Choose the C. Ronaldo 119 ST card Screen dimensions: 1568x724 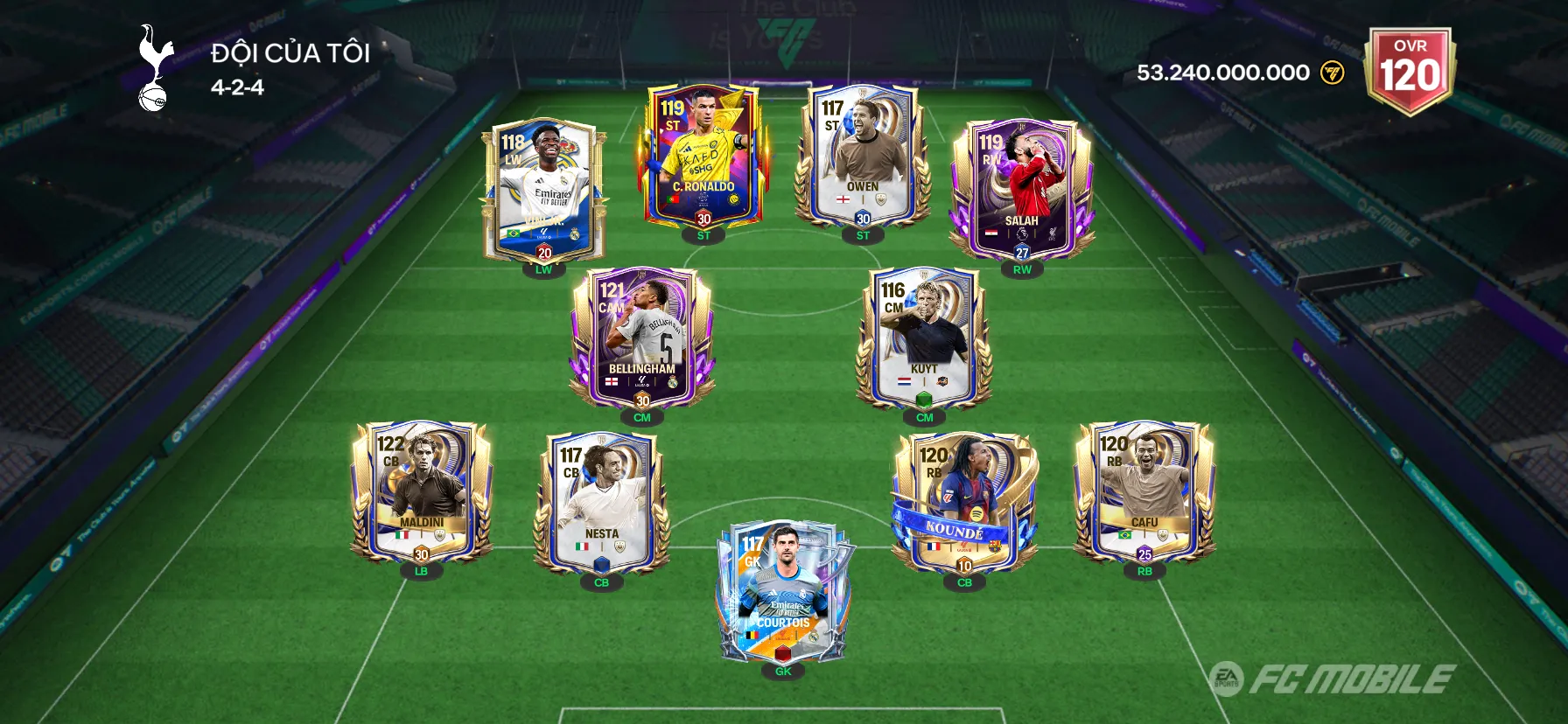point(703,157)
